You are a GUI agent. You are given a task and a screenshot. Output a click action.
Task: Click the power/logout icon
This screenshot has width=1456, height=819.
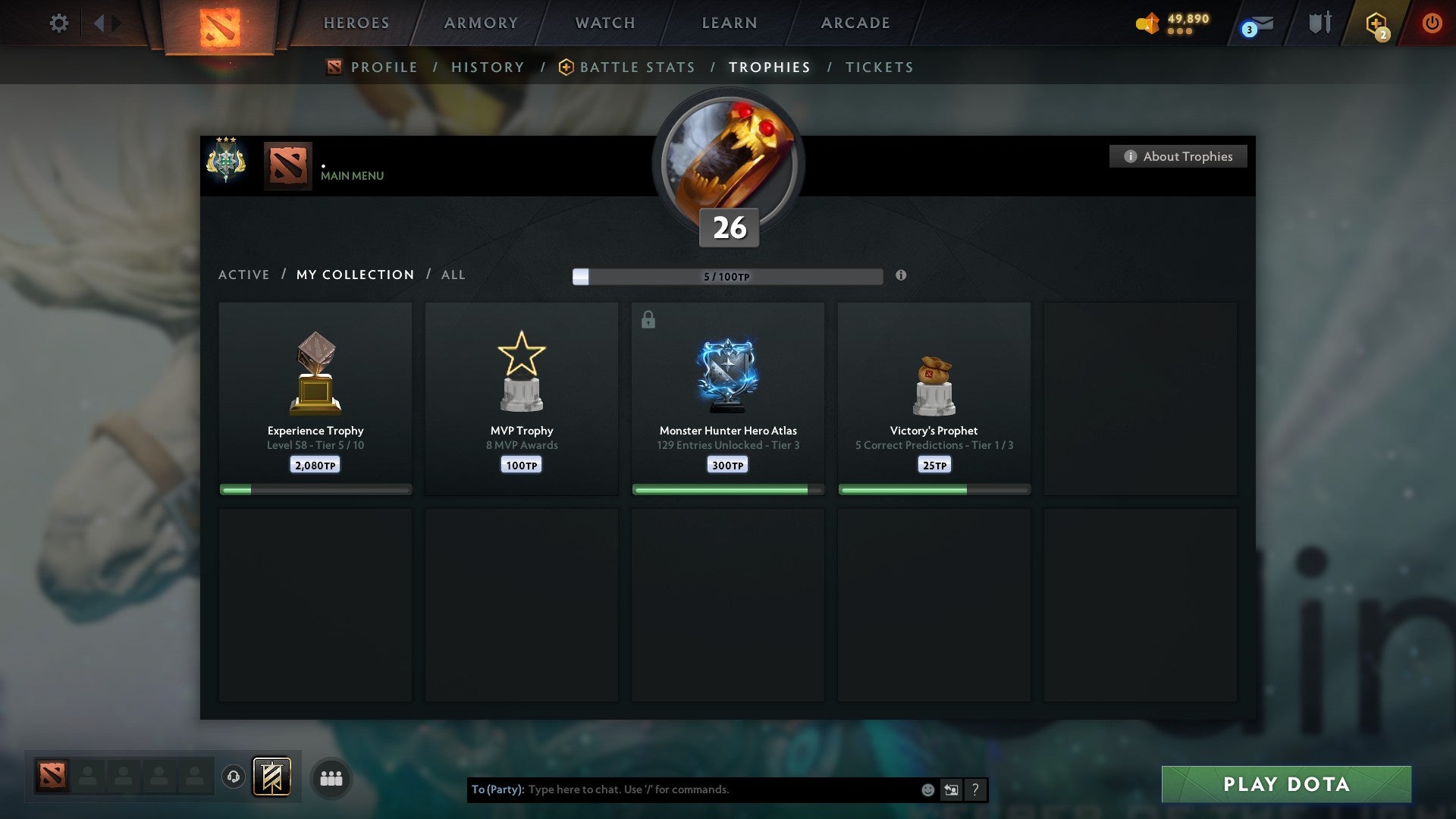tap(1433, 23)
